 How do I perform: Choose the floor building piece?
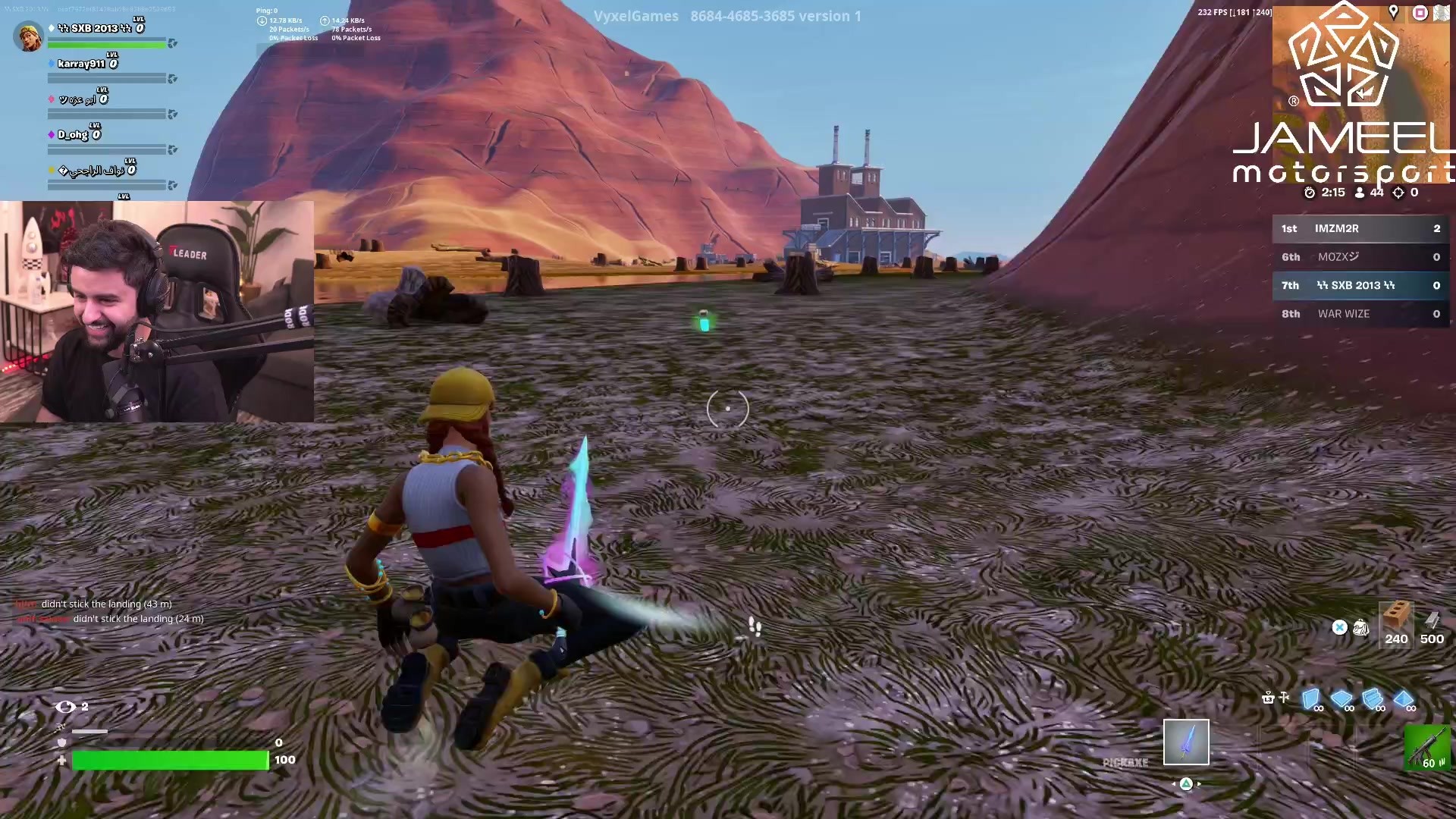tap(1341, 698)
